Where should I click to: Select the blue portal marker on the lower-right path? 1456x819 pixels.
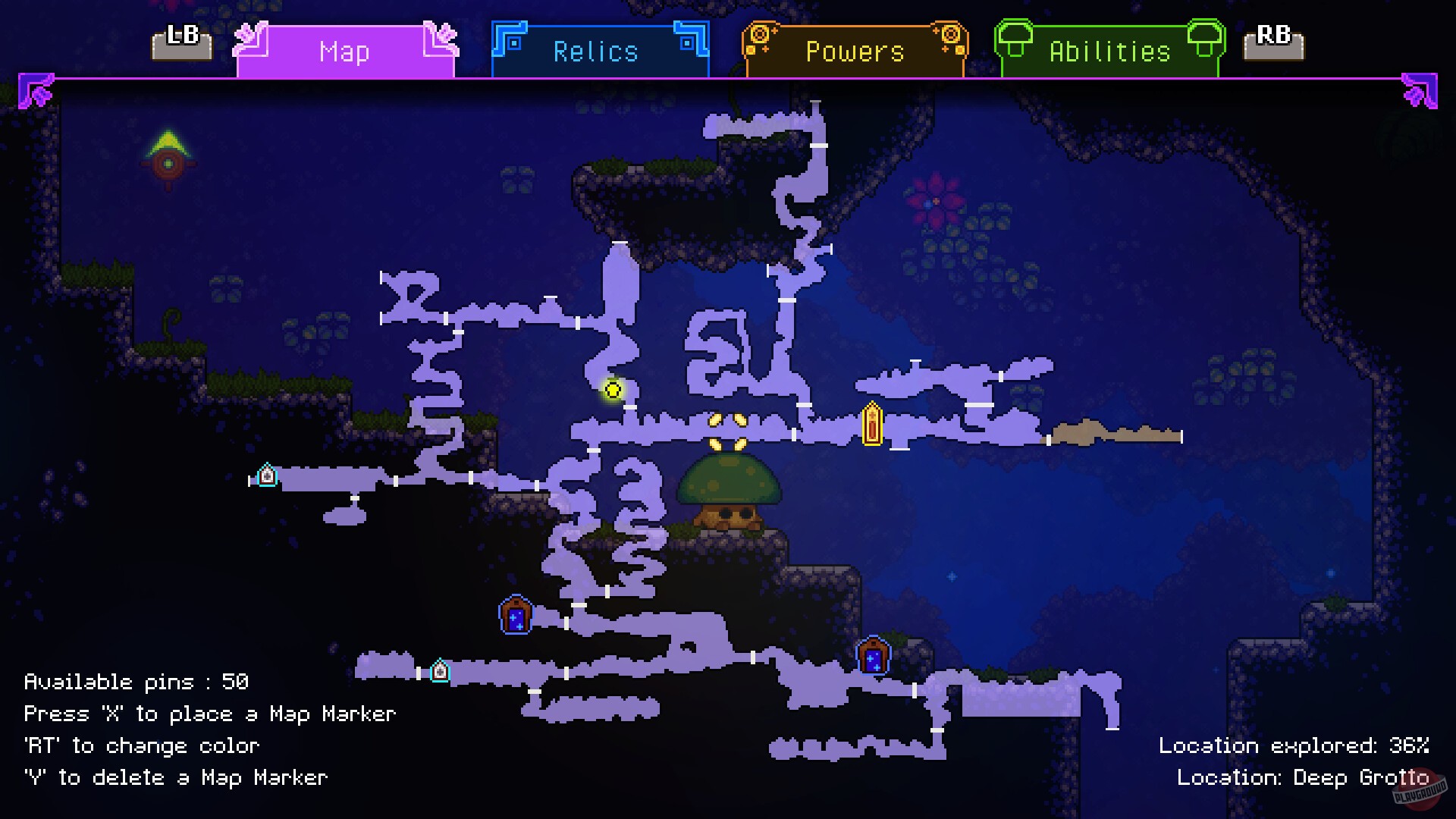click(874, 655)
